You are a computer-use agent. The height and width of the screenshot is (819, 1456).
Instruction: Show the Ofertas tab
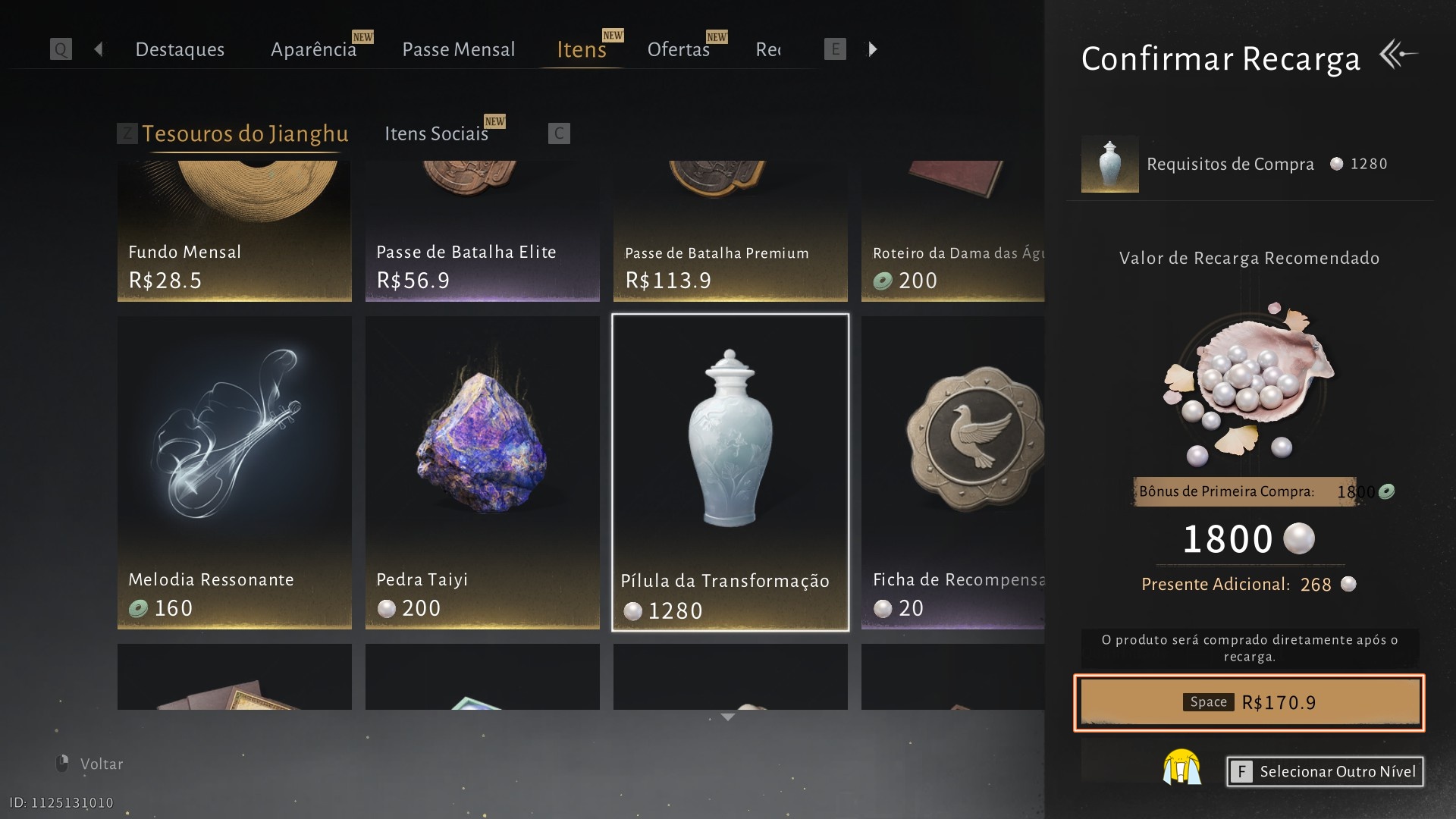678,49
